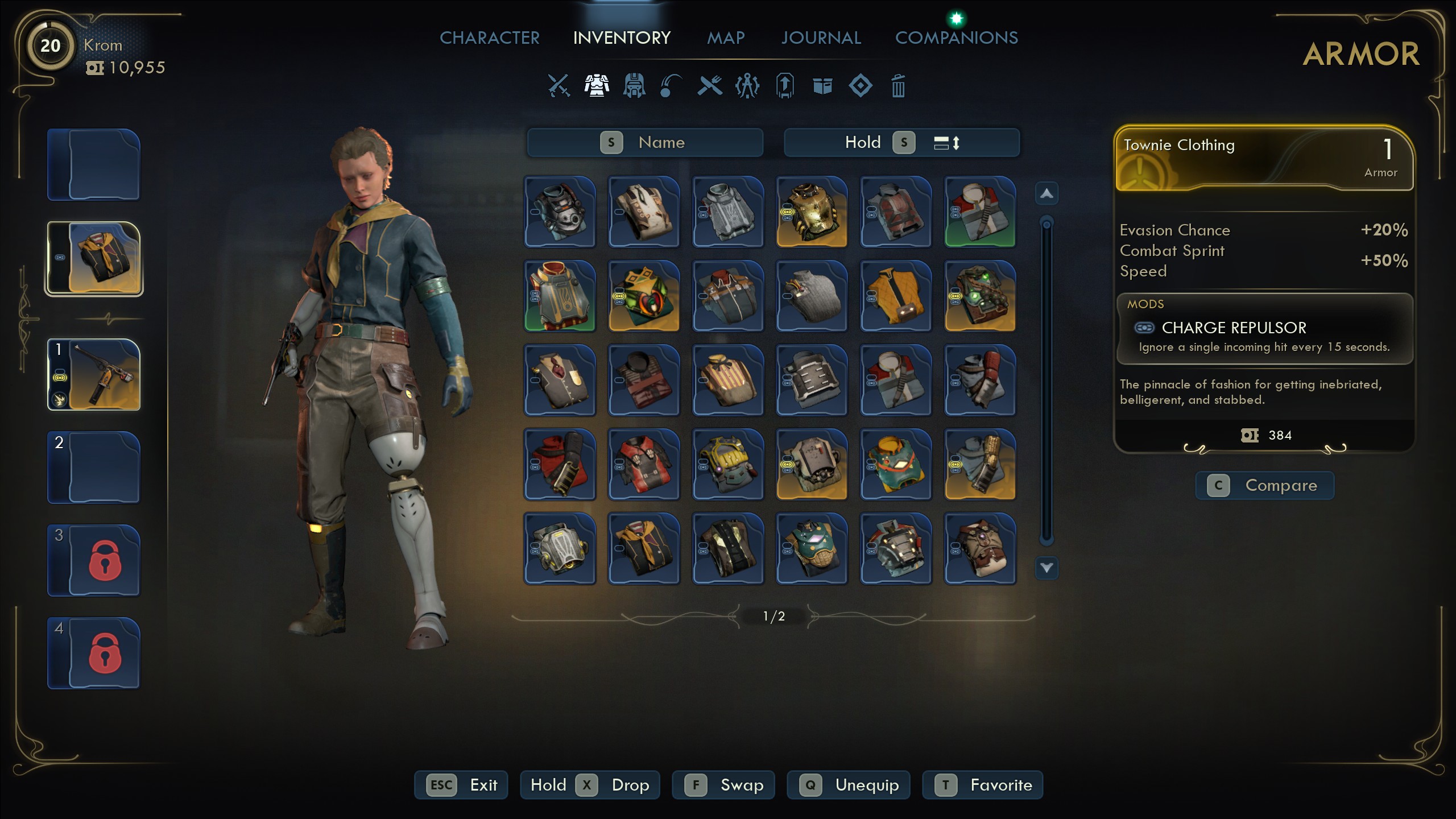Open the Companions tab
The image size is (1456, 819).
[957, 38]
